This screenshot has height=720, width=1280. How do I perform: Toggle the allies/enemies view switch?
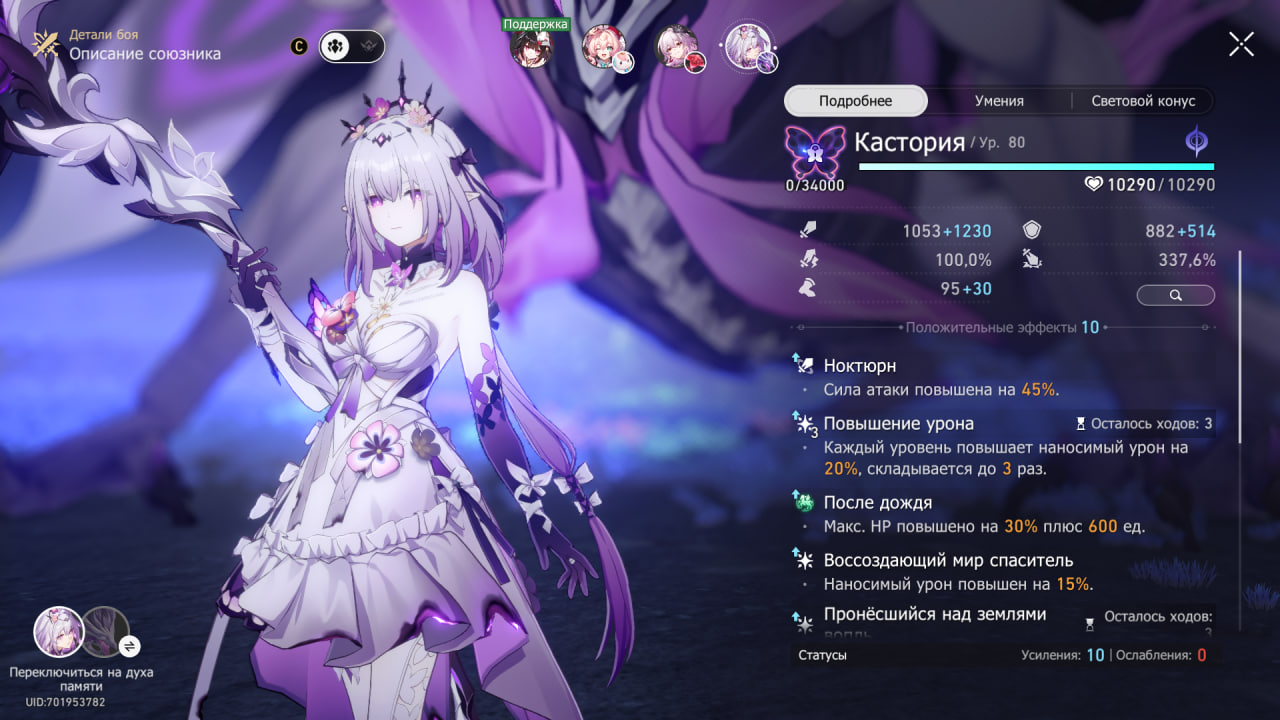click(351, 46)
